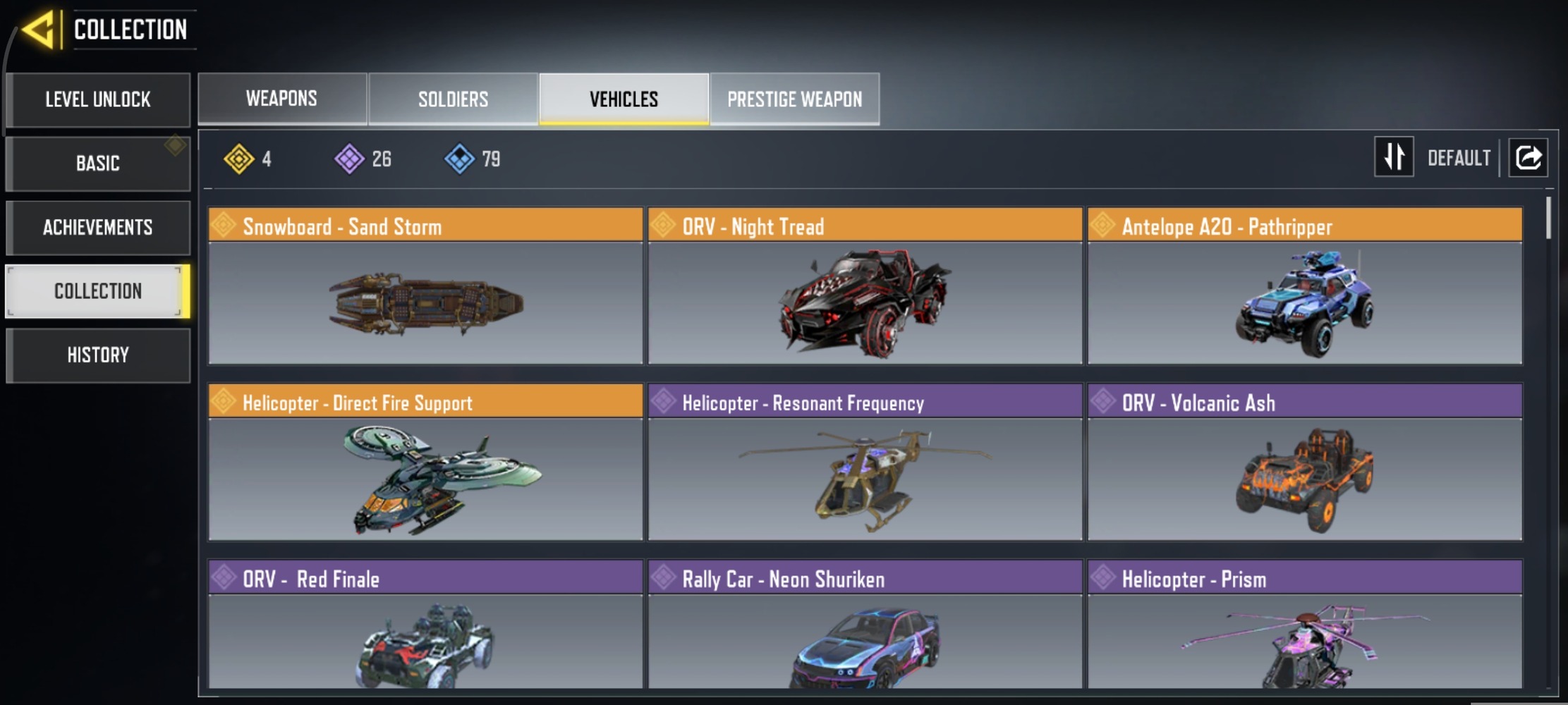Select the Snowboard - Sand Storm card

[425, 286]
